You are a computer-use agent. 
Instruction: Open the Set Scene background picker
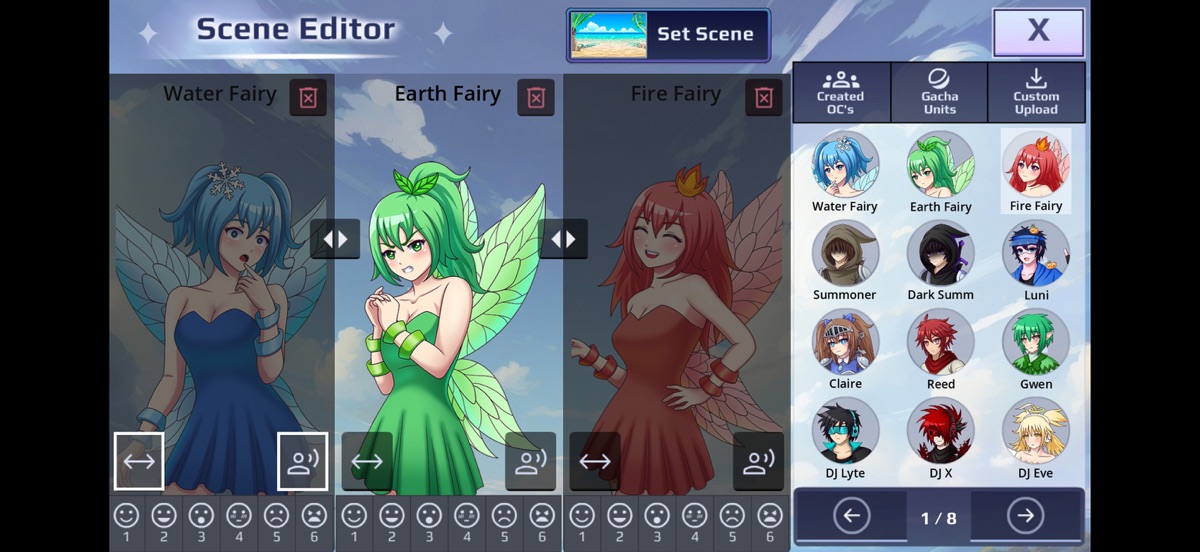668,35
